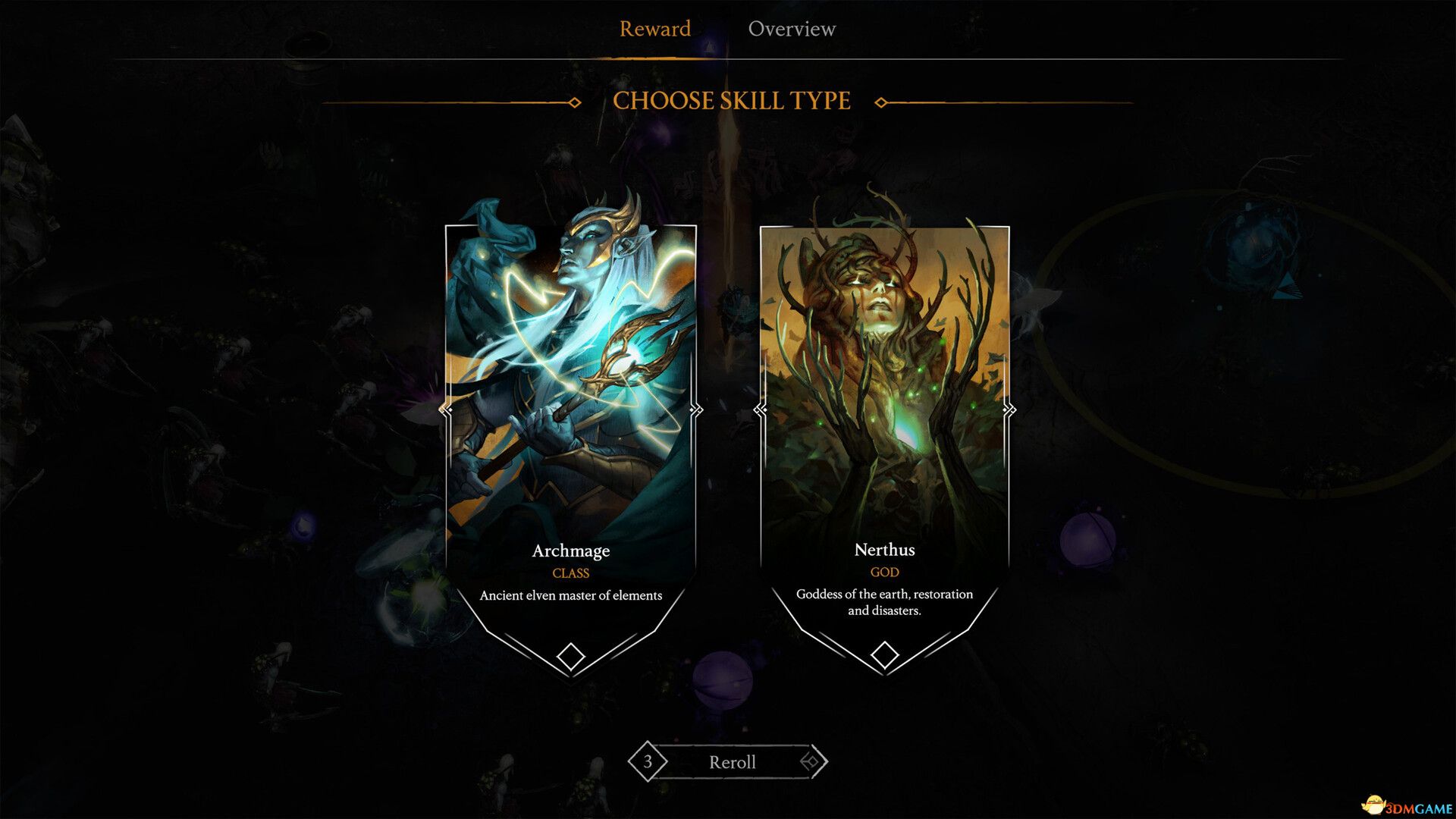
Task: Select the CLASS label on the Archmage card
Action: click(570, 573)
